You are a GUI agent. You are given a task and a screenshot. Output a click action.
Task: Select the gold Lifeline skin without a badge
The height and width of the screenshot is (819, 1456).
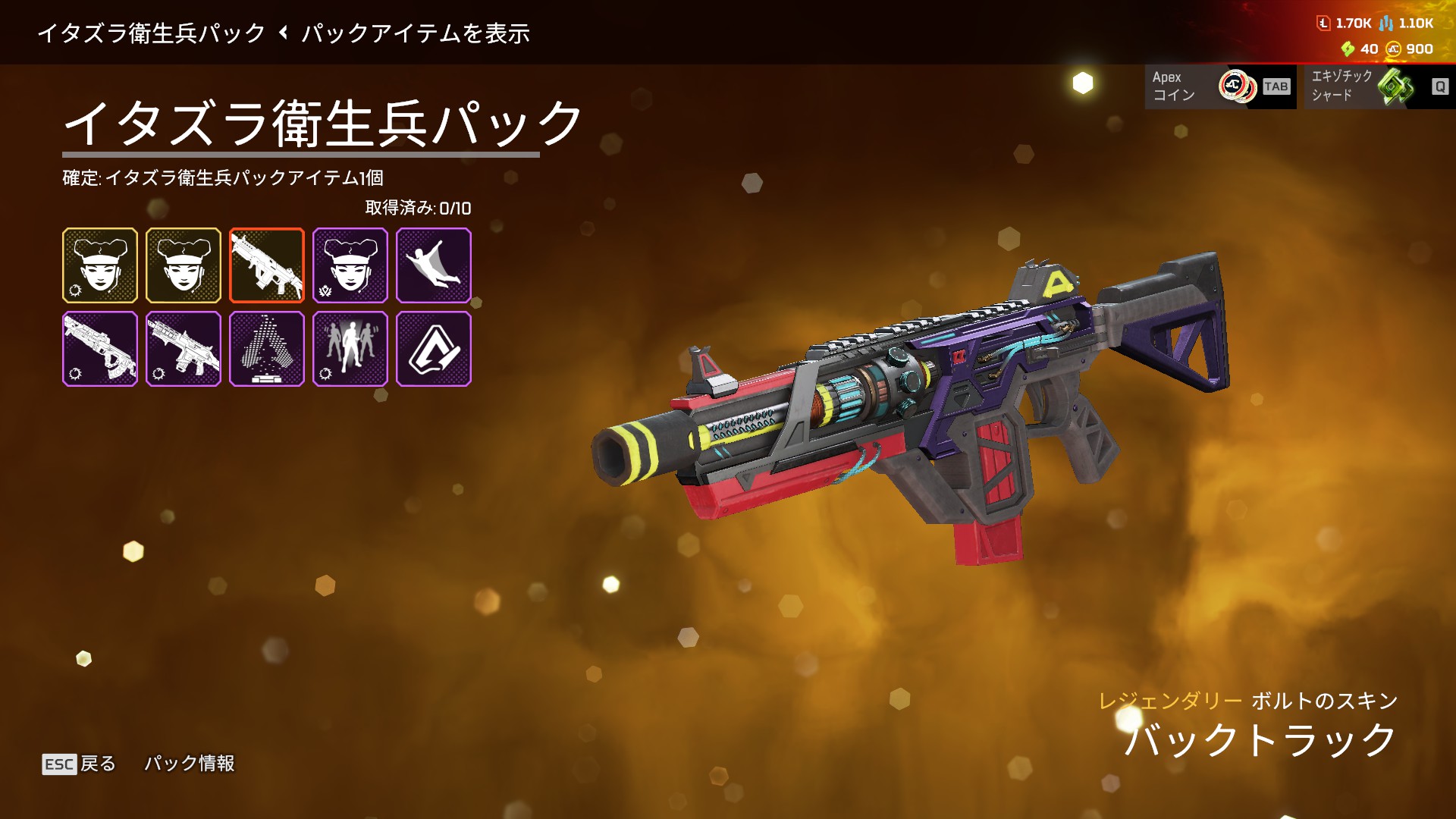pos(184,265)
